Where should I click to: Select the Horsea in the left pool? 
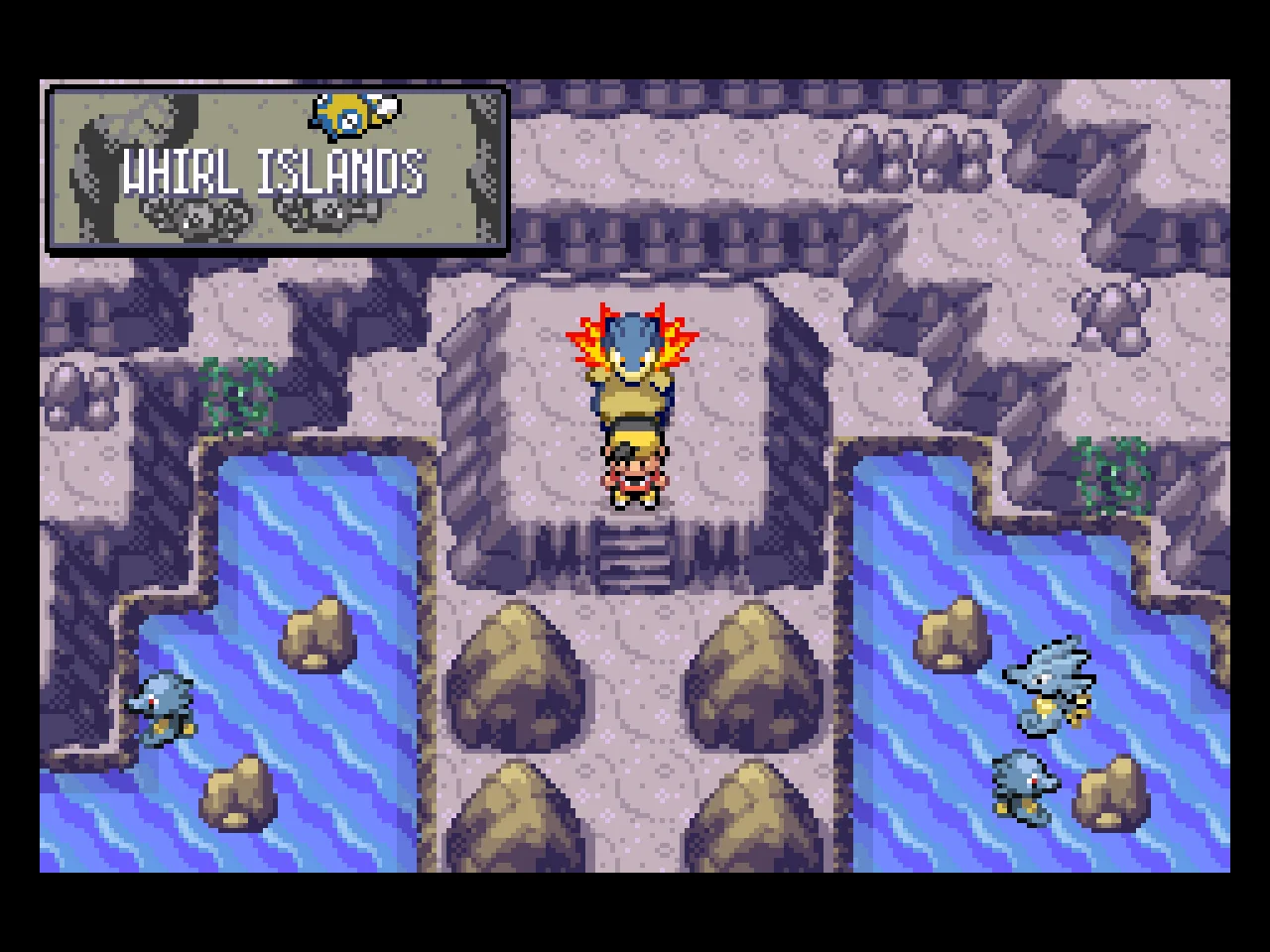[x=164, y=704]
